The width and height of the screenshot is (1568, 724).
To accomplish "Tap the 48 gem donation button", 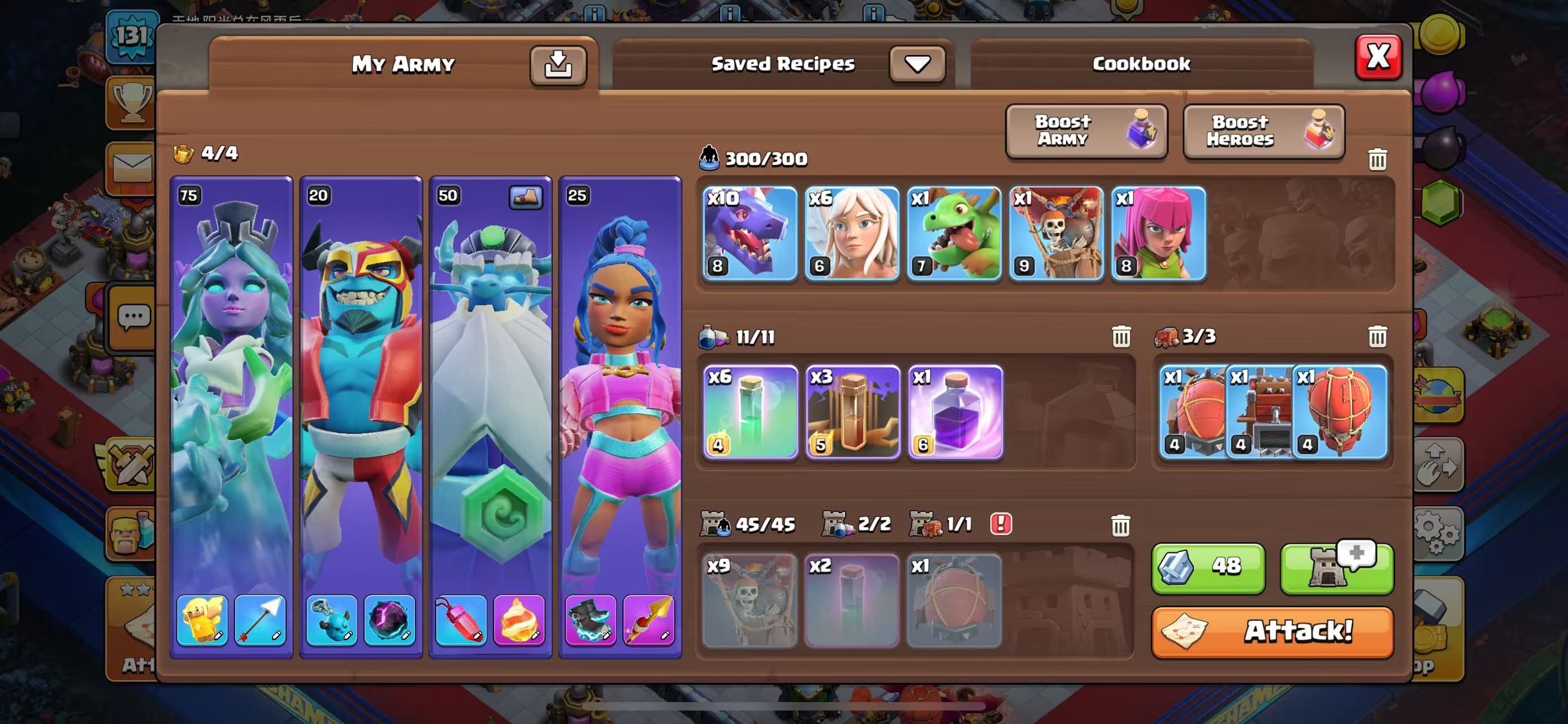I will tap(1207, 567).
